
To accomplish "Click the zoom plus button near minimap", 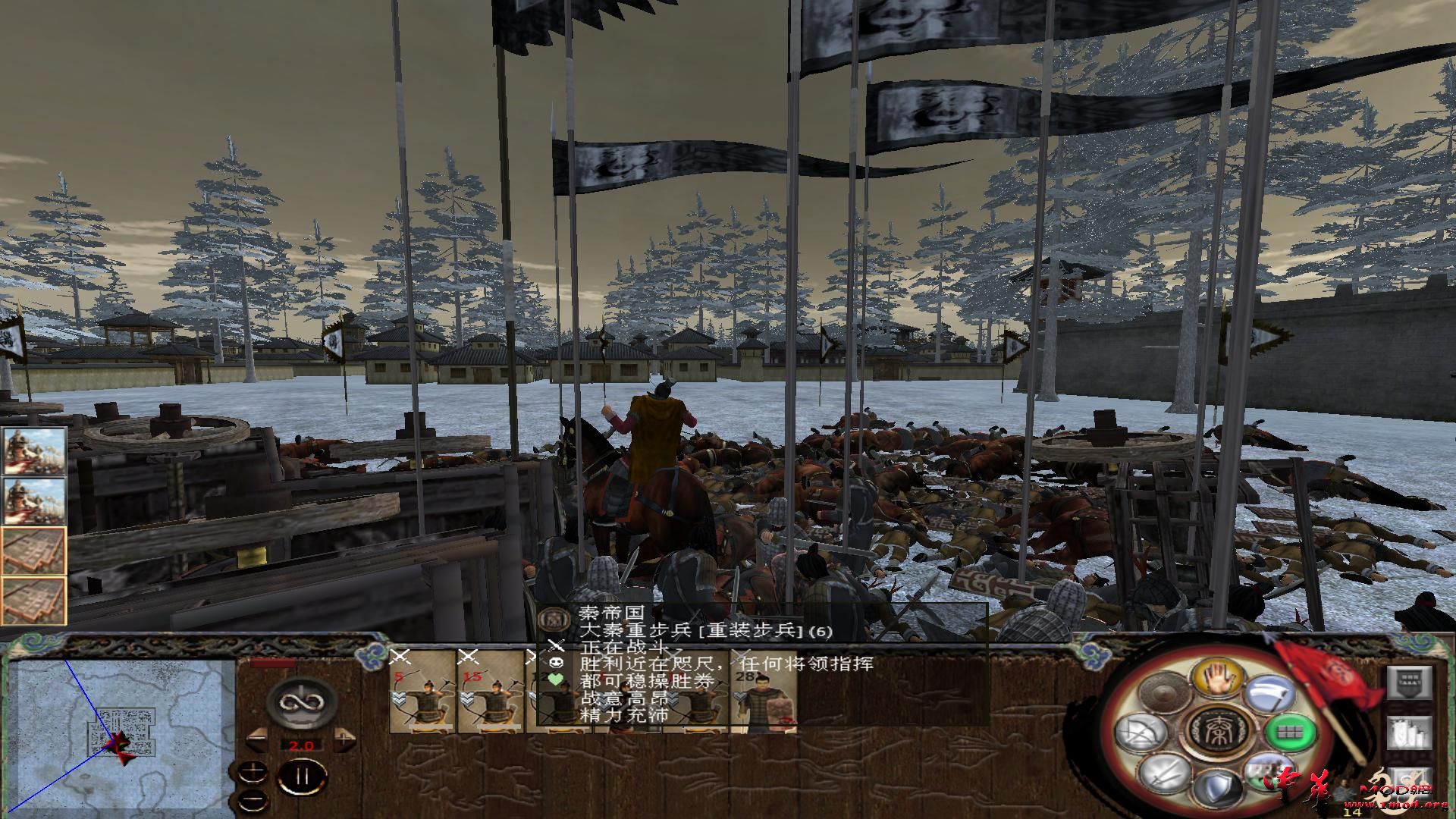I will point(253,770).
